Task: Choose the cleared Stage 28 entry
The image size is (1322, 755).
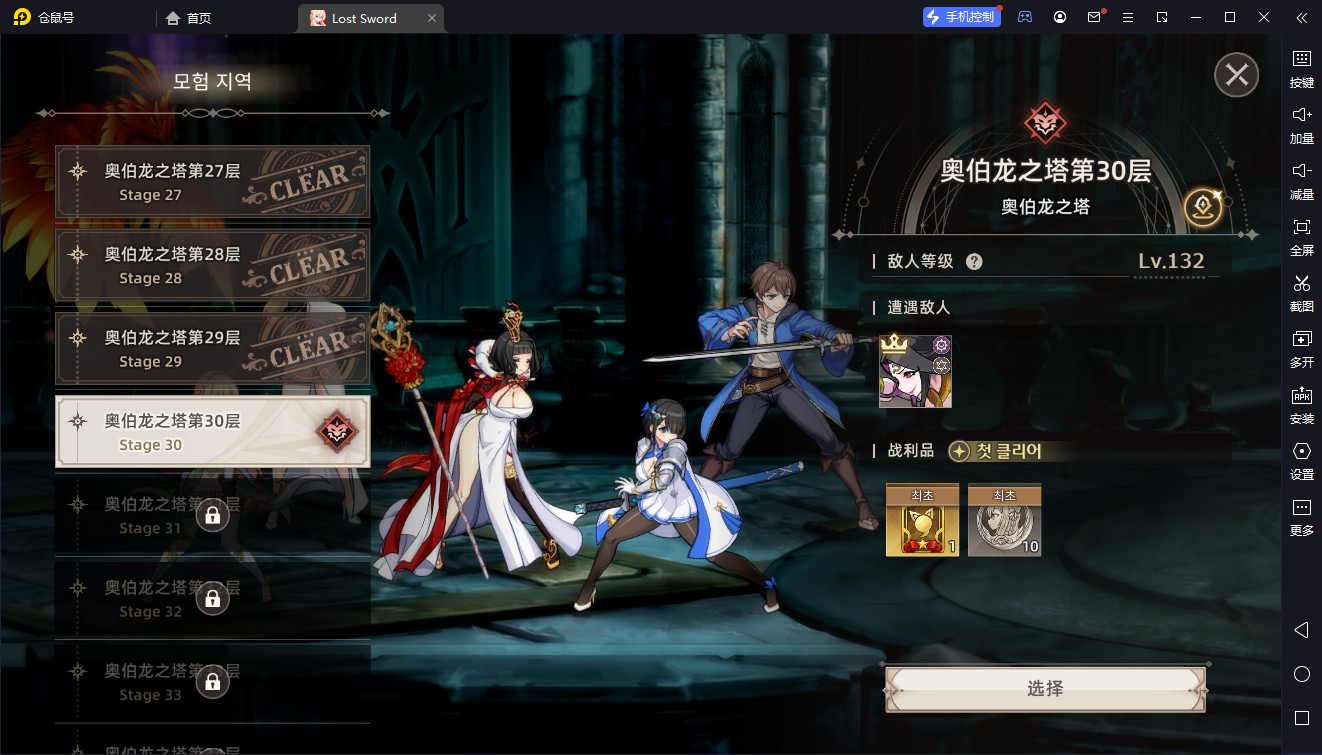Action: click(212, 266)
